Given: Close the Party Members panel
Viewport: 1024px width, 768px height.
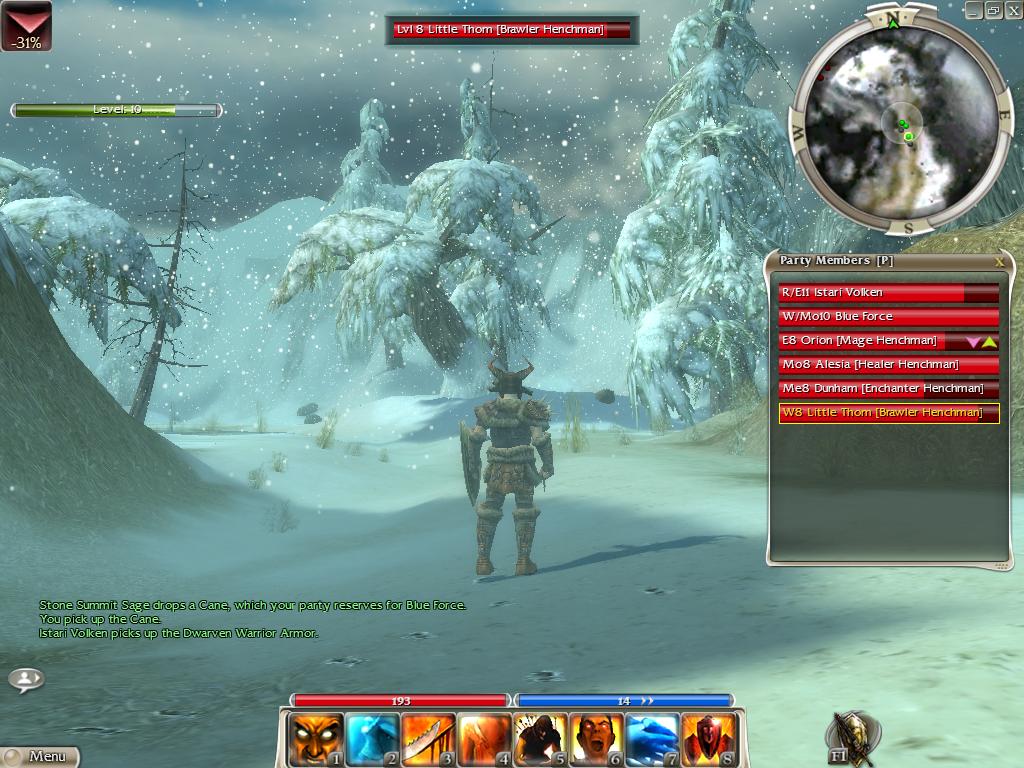Looking at the screenshot, I should [999, 262].
